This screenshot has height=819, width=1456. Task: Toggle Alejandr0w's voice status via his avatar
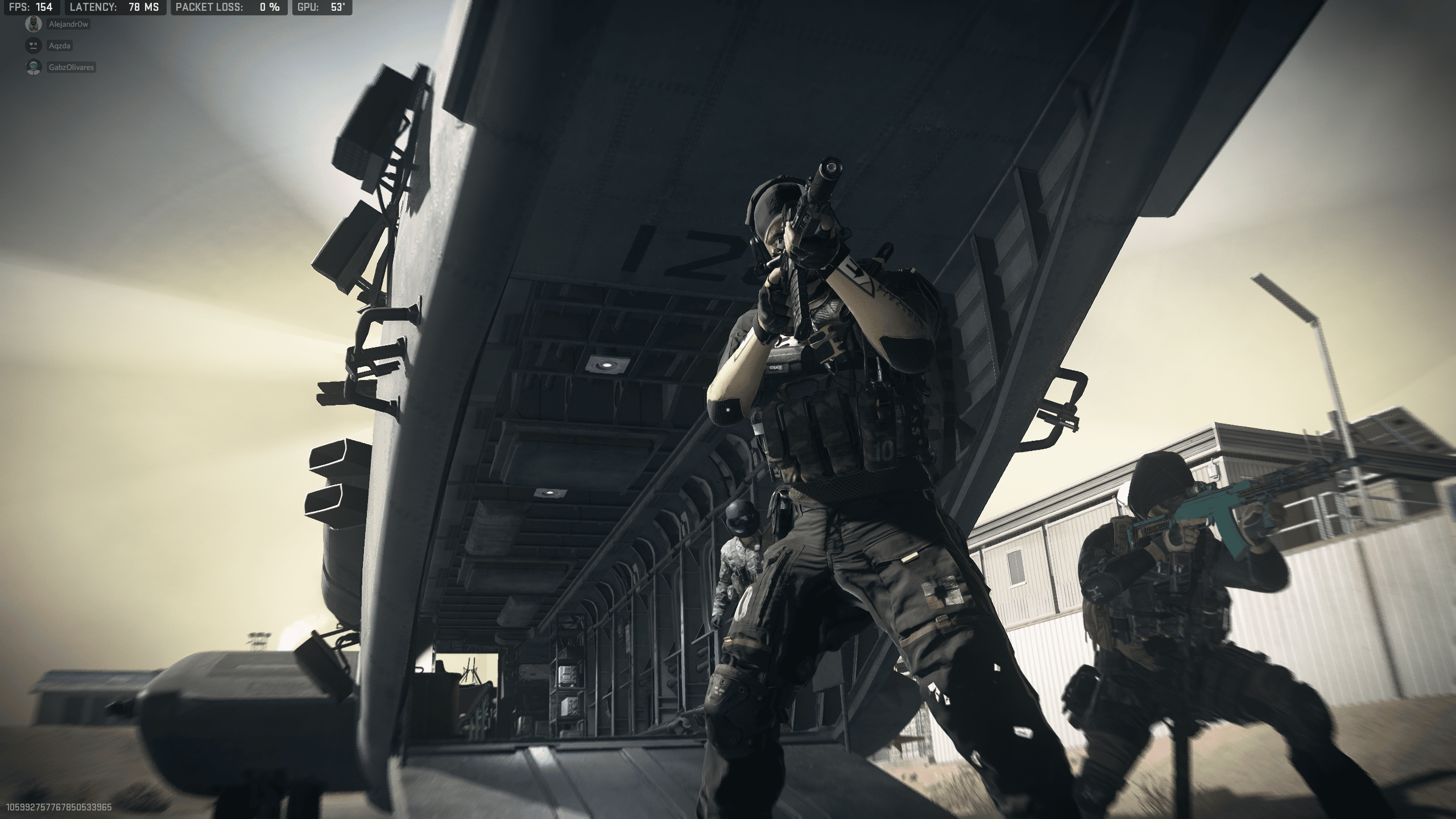point(33,24)
